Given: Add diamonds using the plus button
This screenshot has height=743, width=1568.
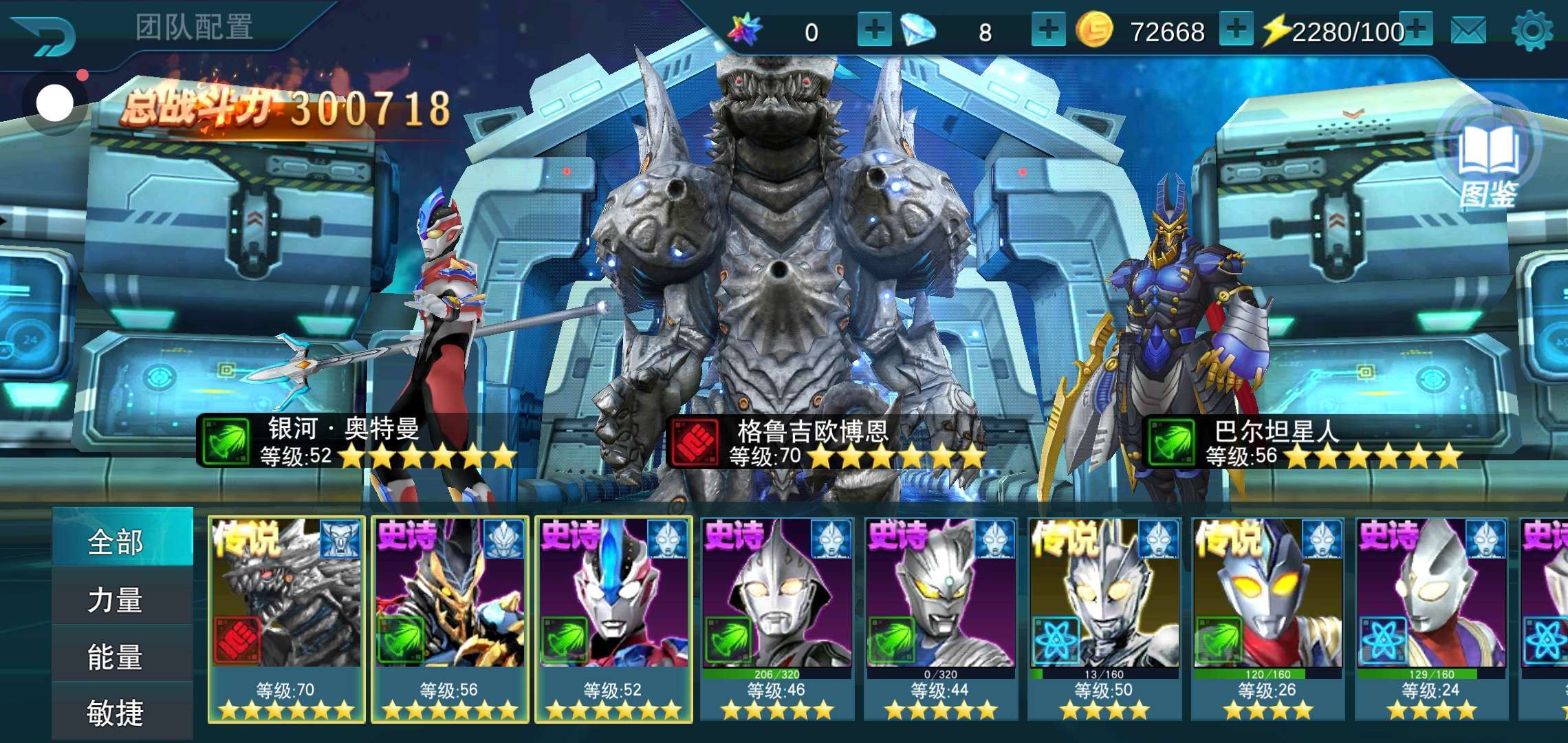Looking at the screenshot, I should (1048, 30).
